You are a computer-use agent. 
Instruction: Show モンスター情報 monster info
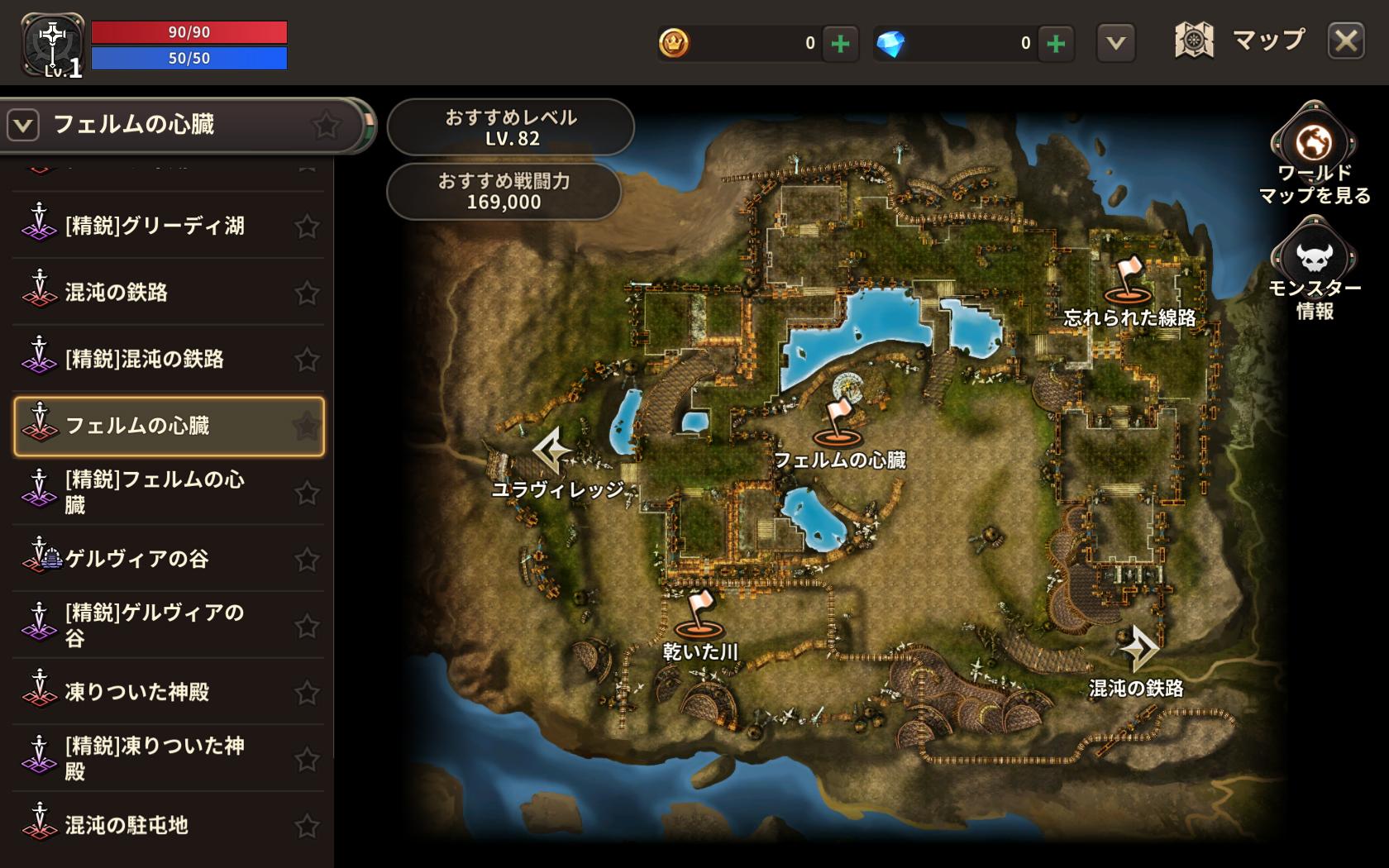1313,259
